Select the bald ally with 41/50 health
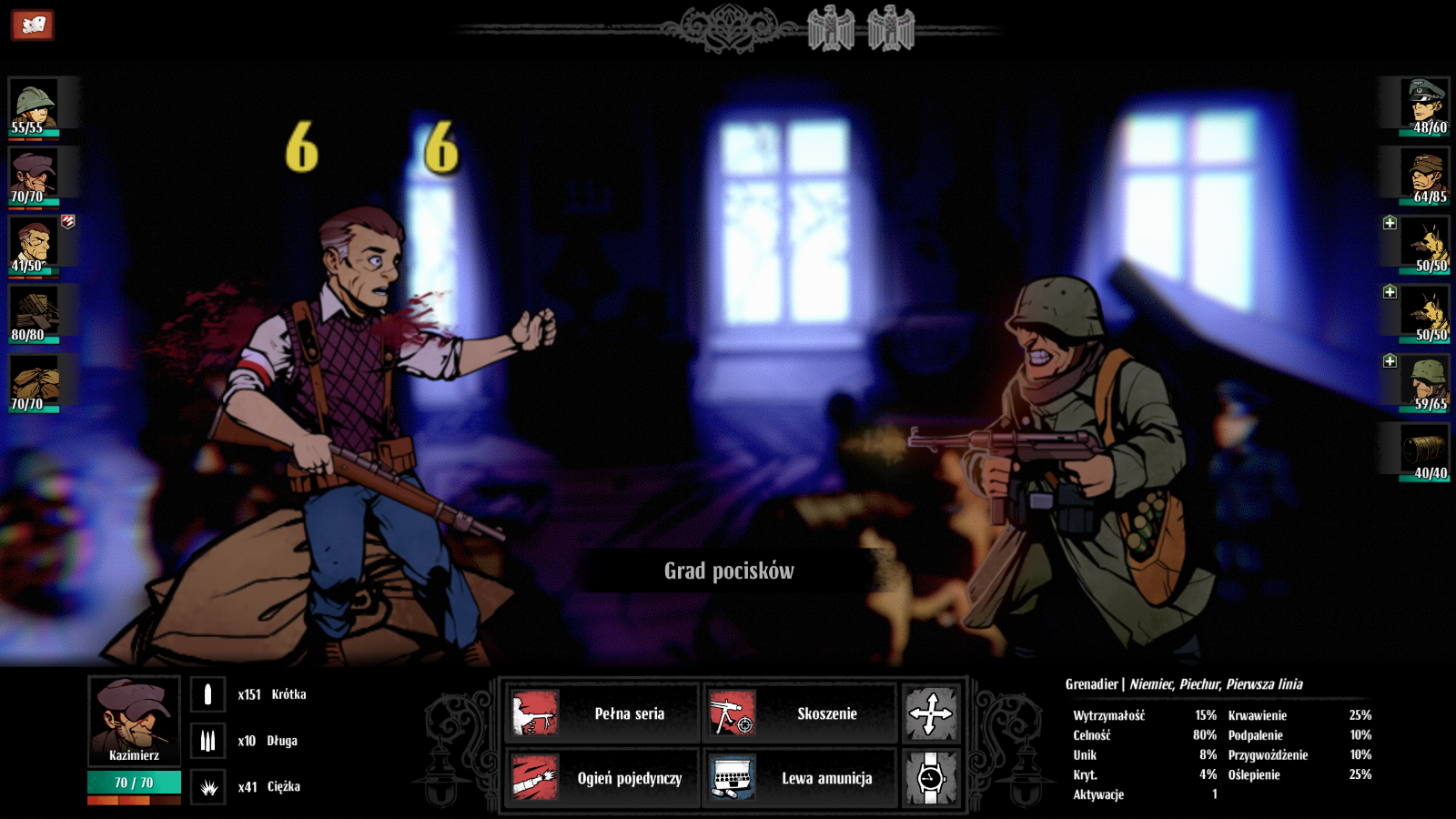This screenshot has width=1456, height=819. [34, 244]
